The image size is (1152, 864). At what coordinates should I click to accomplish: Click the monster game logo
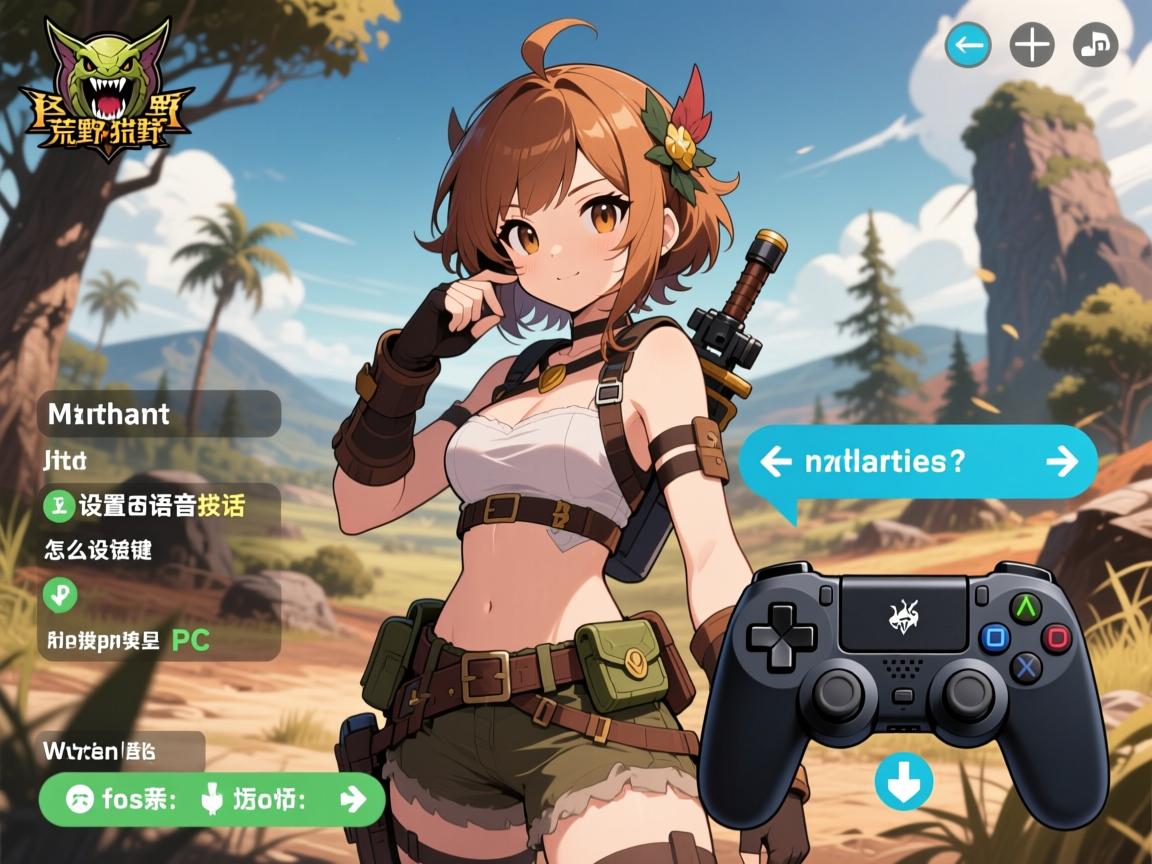(111, 90)
